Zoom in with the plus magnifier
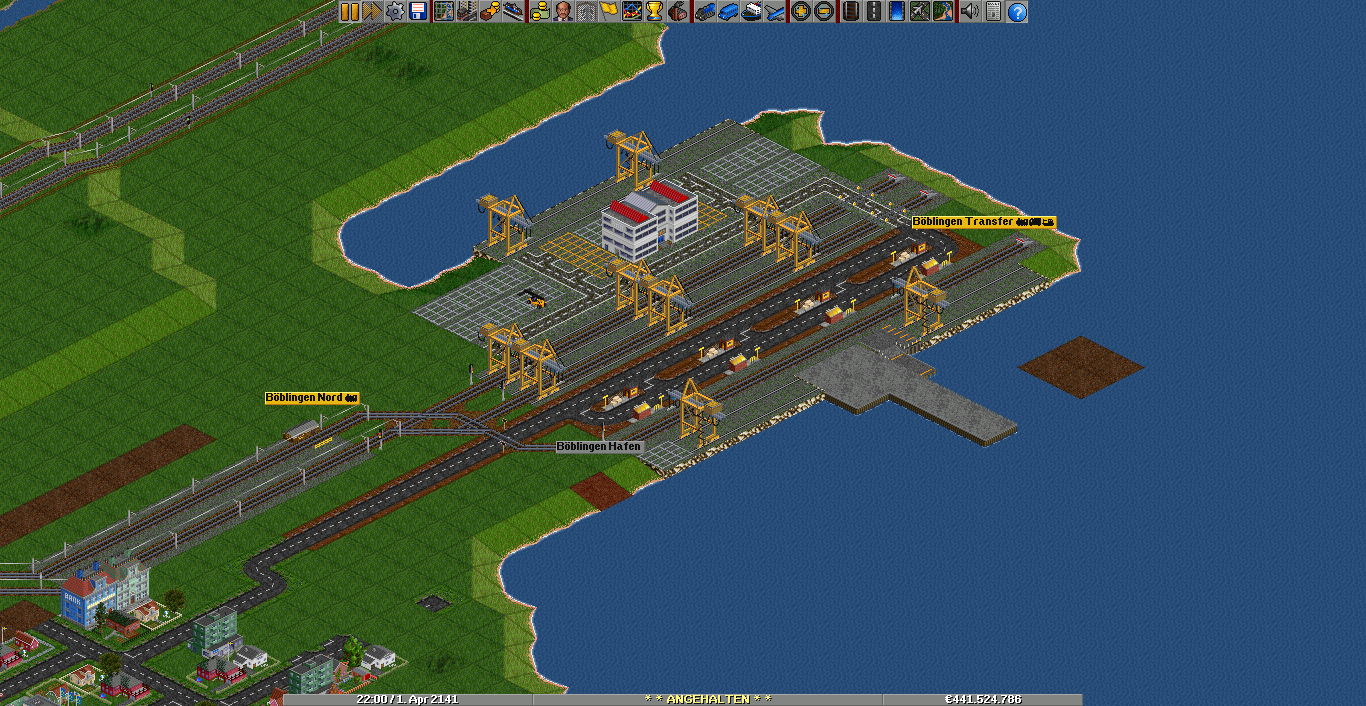Image resolution: width=1366 pixels, height=706 pixels. [800, 12]
